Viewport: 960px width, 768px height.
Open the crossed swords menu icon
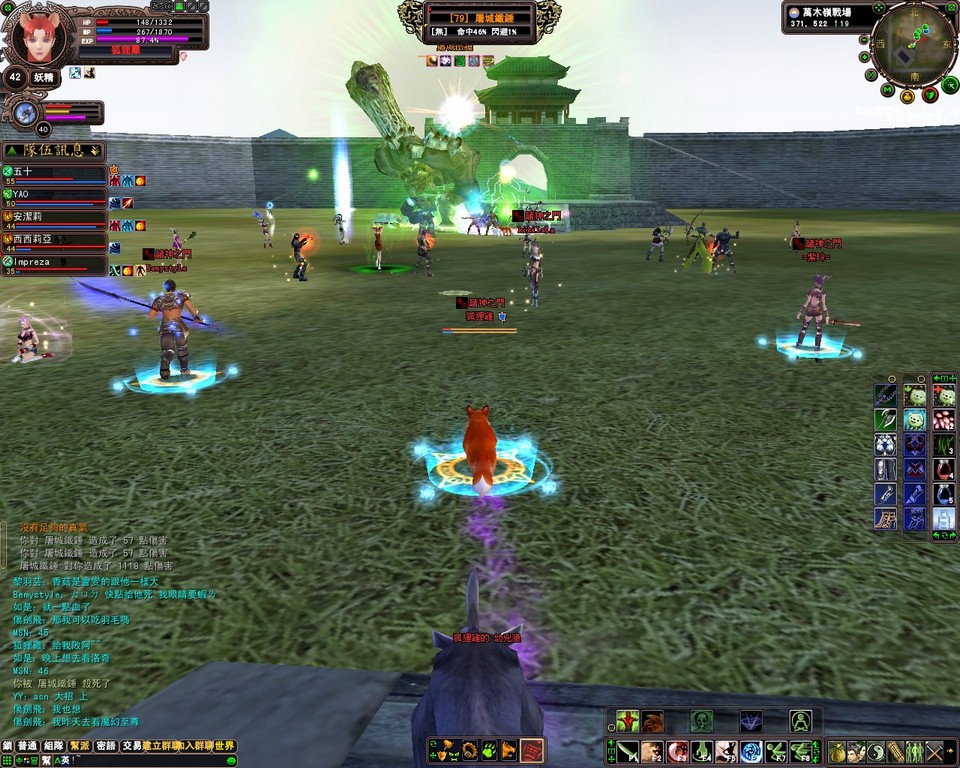coord(935,751)
